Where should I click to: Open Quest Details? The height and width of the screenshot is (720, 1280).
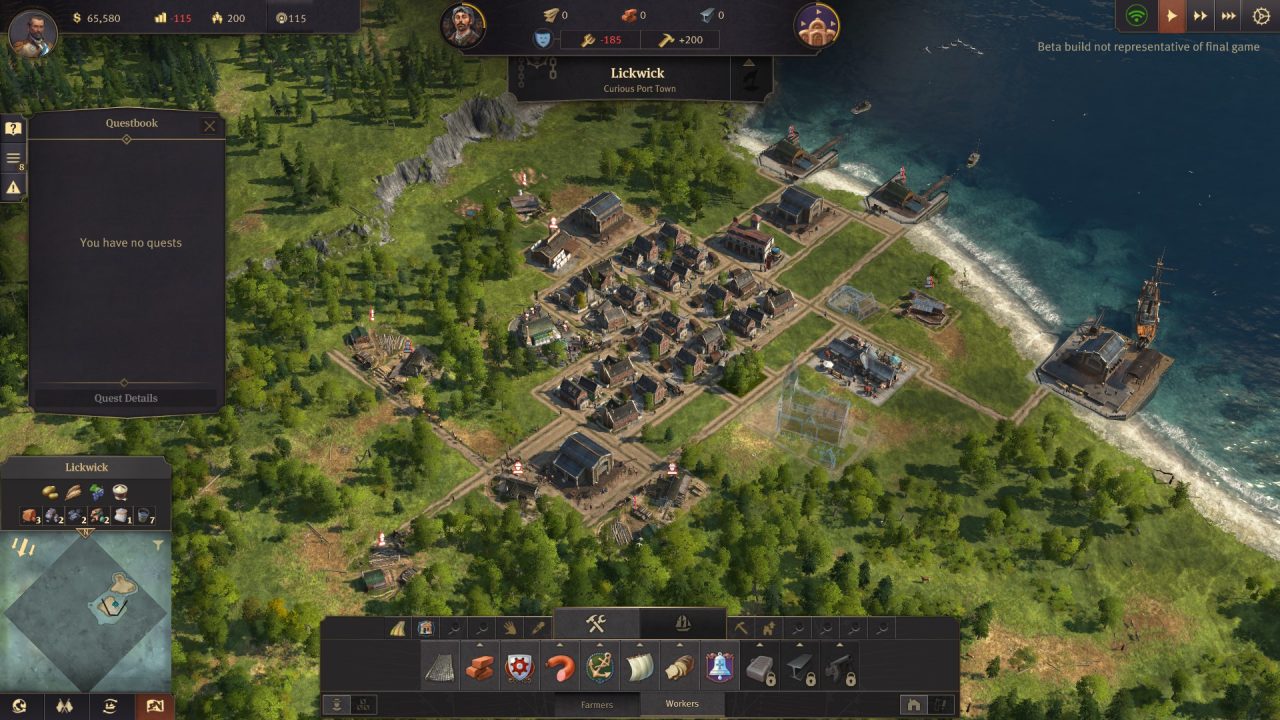126,398
